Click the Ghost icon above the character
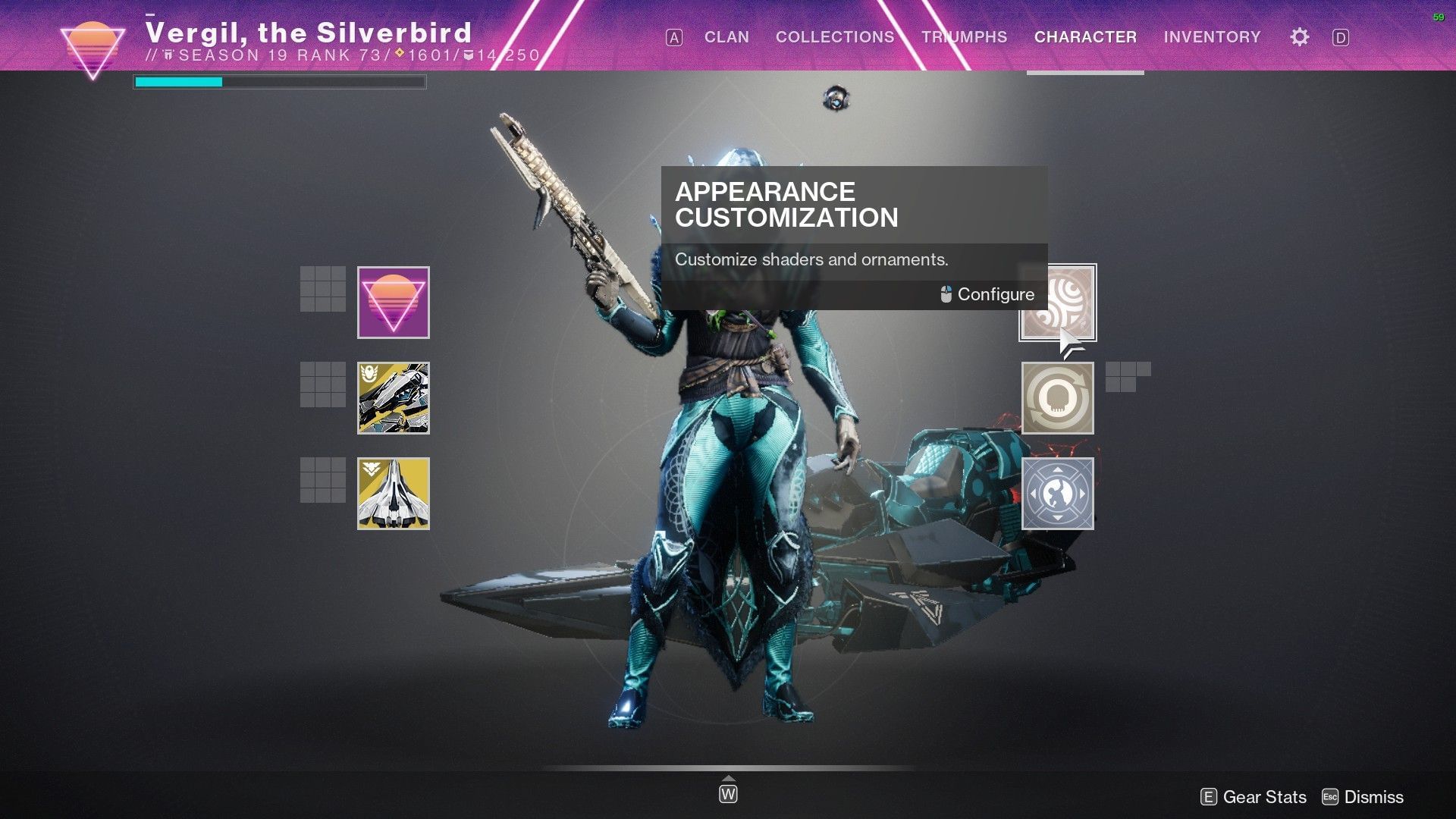Viewport: 1456px width, 819px height. tap(836, 99)
